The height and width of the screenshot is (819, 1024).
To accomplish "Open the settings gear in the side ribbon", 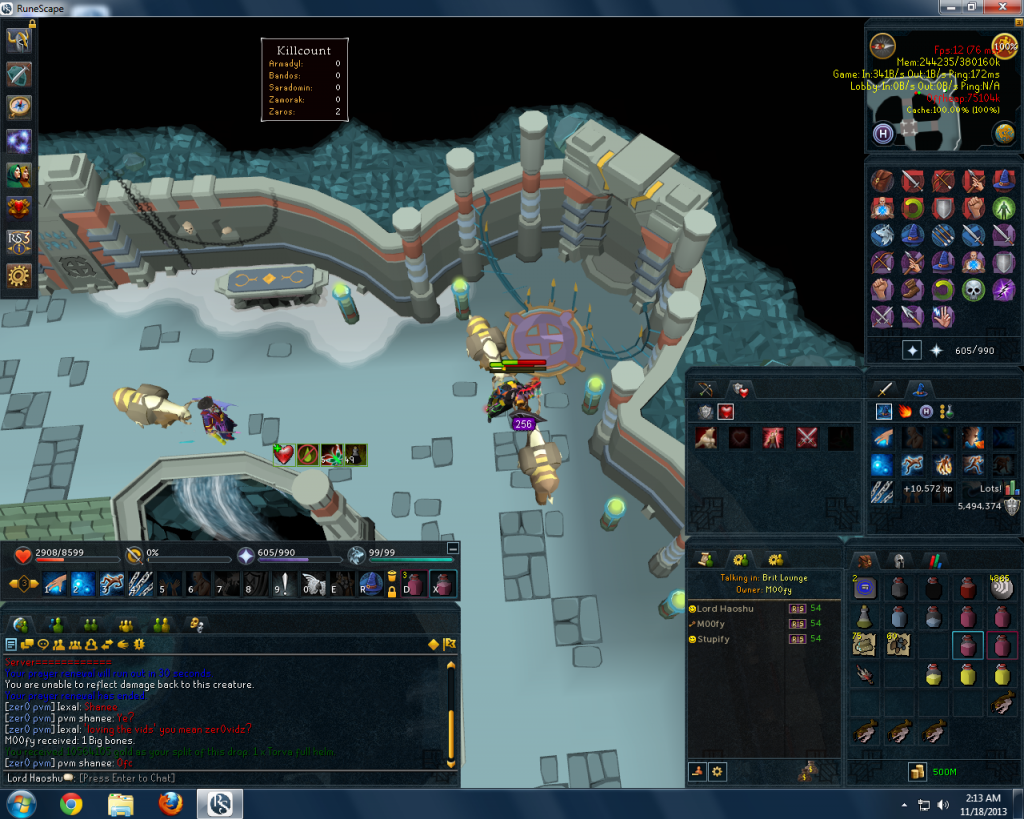I will click(19, 277).
